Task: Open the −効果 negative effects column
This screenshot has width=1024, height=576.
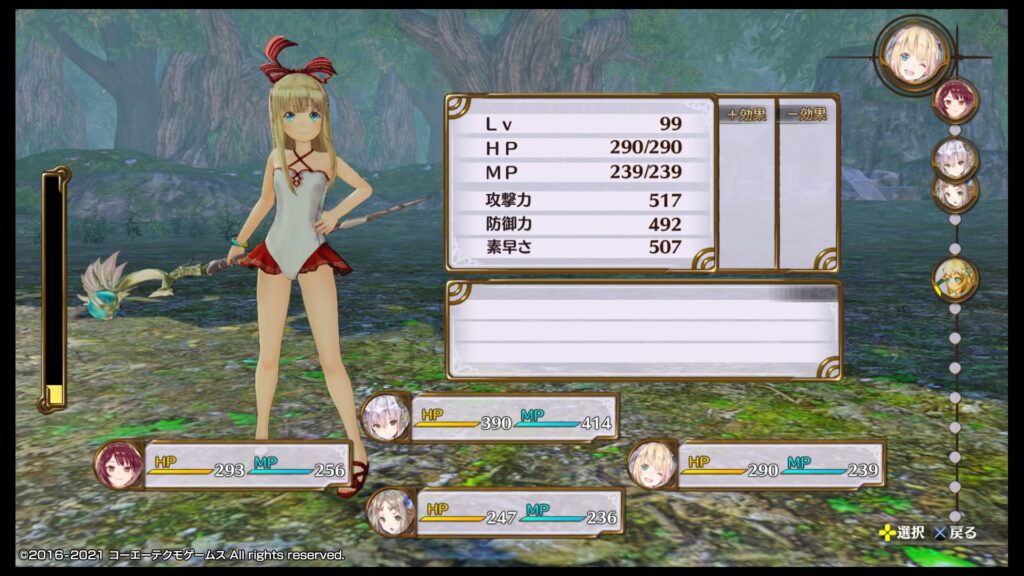Action: (807, 184)
